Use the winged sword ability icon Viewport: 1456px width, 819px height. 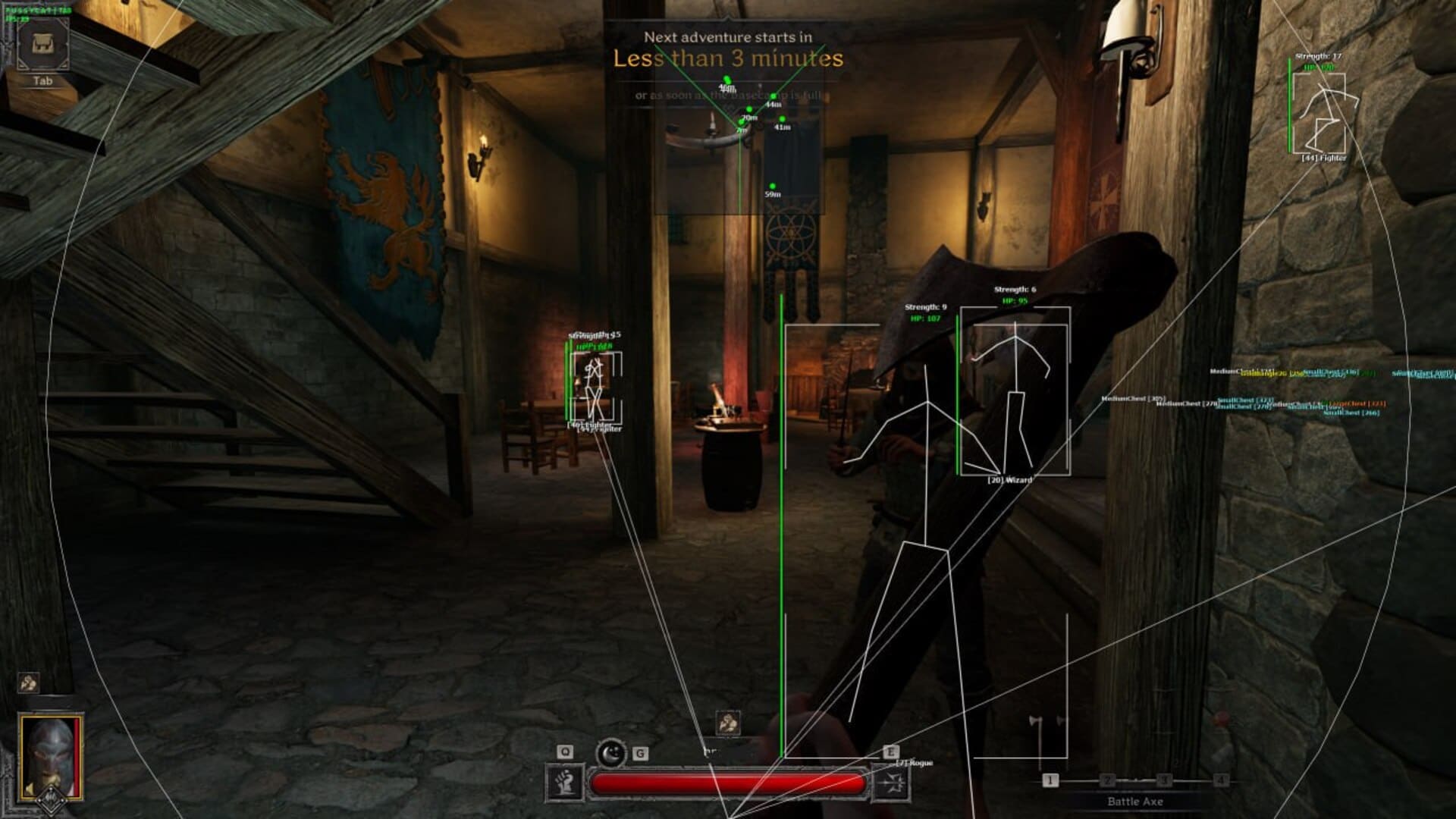coord(890,783)
